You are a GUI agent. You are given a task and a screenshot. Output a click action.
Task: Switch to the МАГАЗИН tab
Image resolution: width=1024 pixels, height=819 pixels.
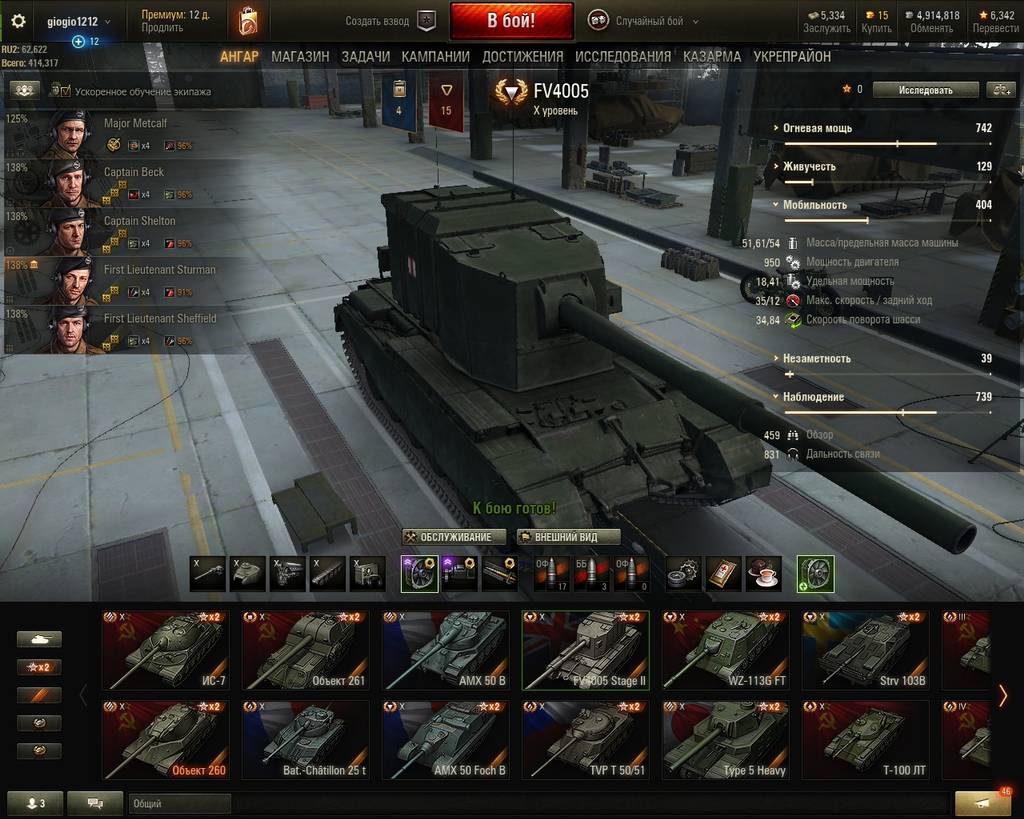pos(300,57)
